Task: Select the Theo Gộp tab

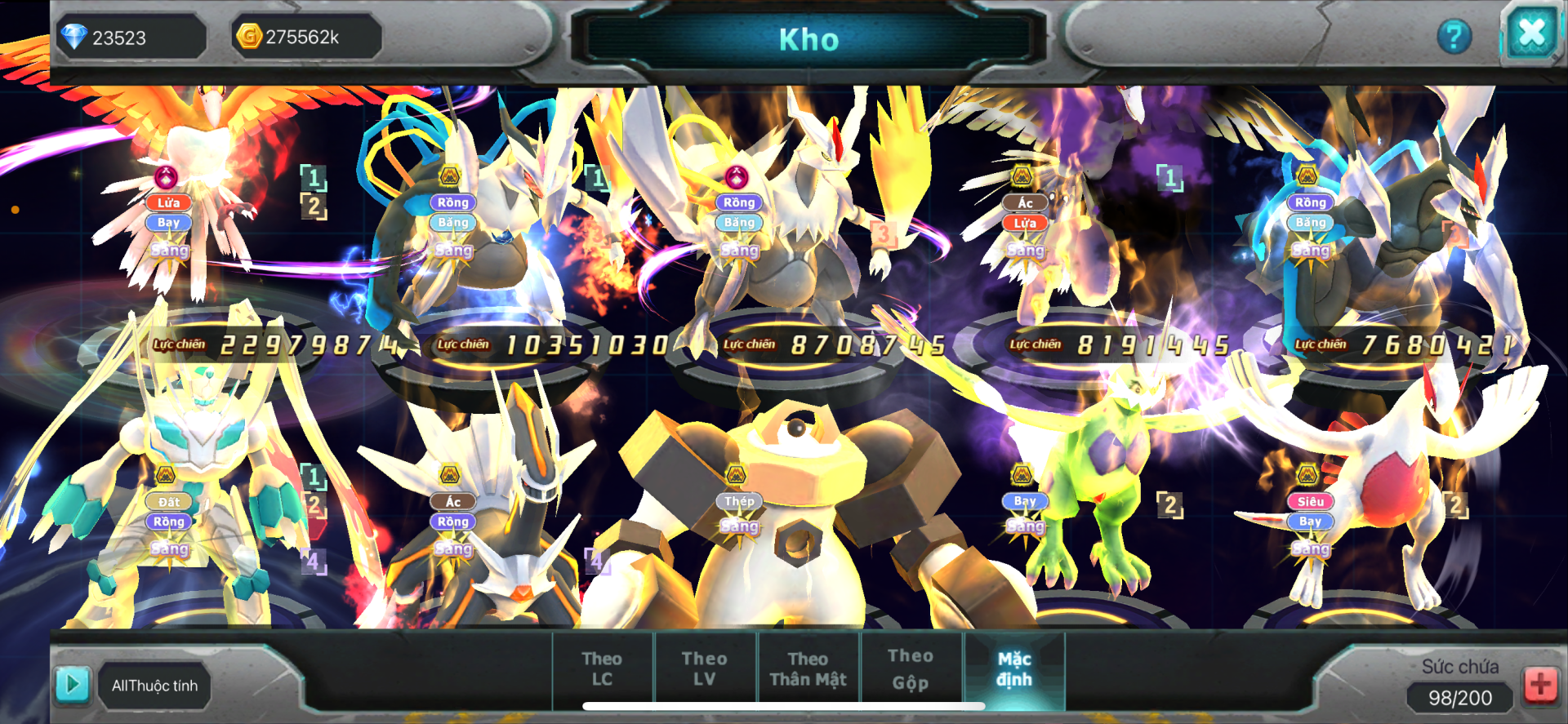Action: 910,668
